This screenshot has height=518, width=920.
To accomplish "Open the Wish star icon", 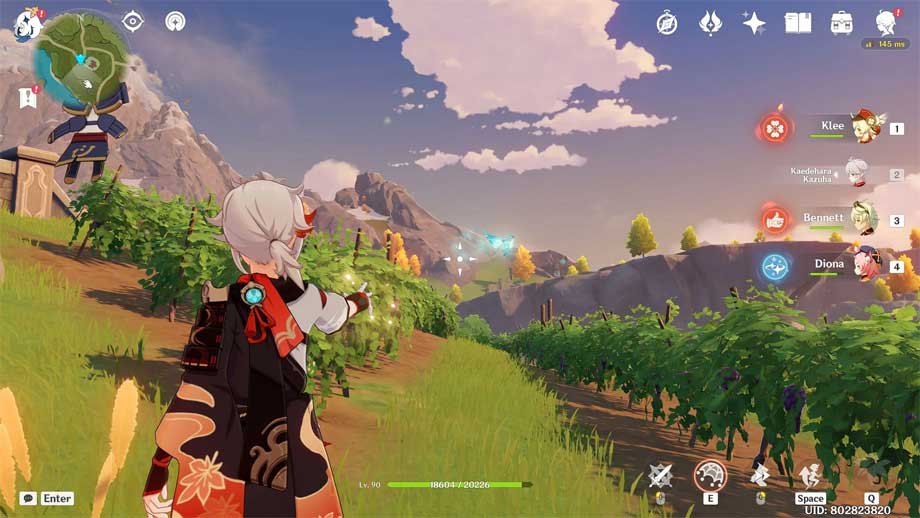I will 754,22.
